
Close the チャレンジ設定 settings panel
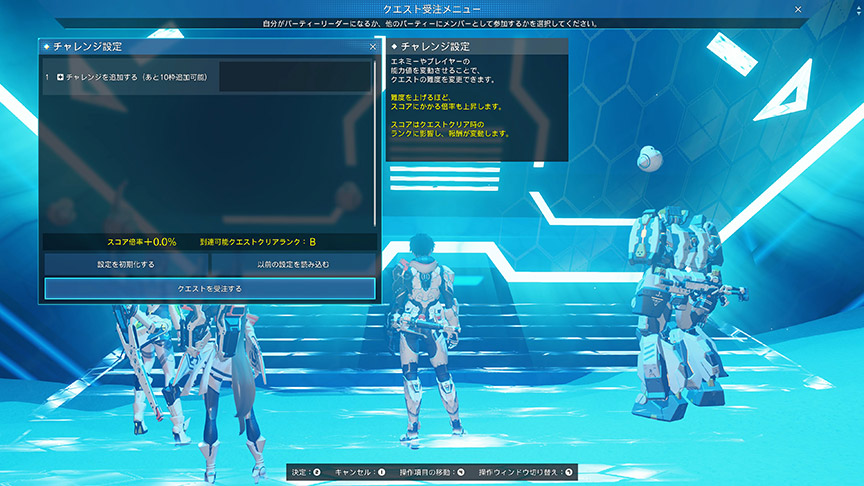click(373, 46)
